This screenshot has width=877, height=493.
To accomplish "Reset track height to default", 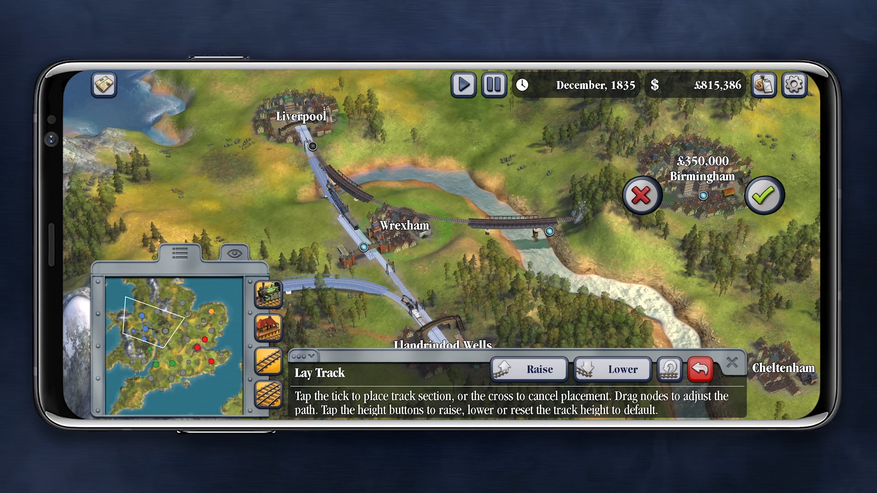I will [669, 369].
